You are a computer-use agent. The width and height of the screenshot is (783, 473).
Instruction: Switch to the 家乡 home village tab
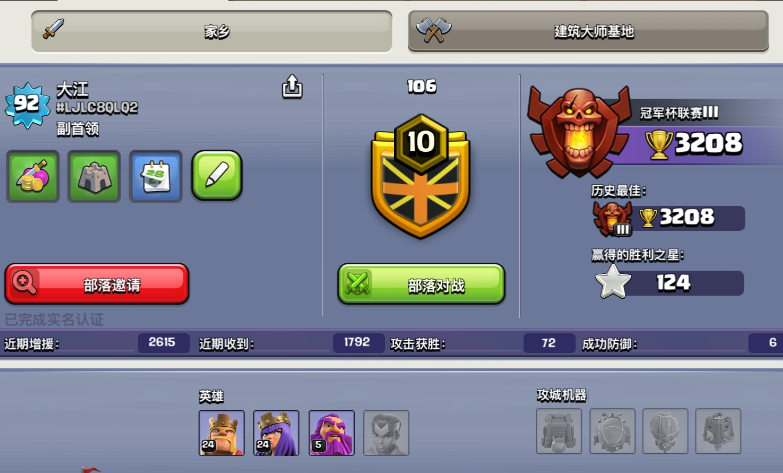[x=211, y=31]
